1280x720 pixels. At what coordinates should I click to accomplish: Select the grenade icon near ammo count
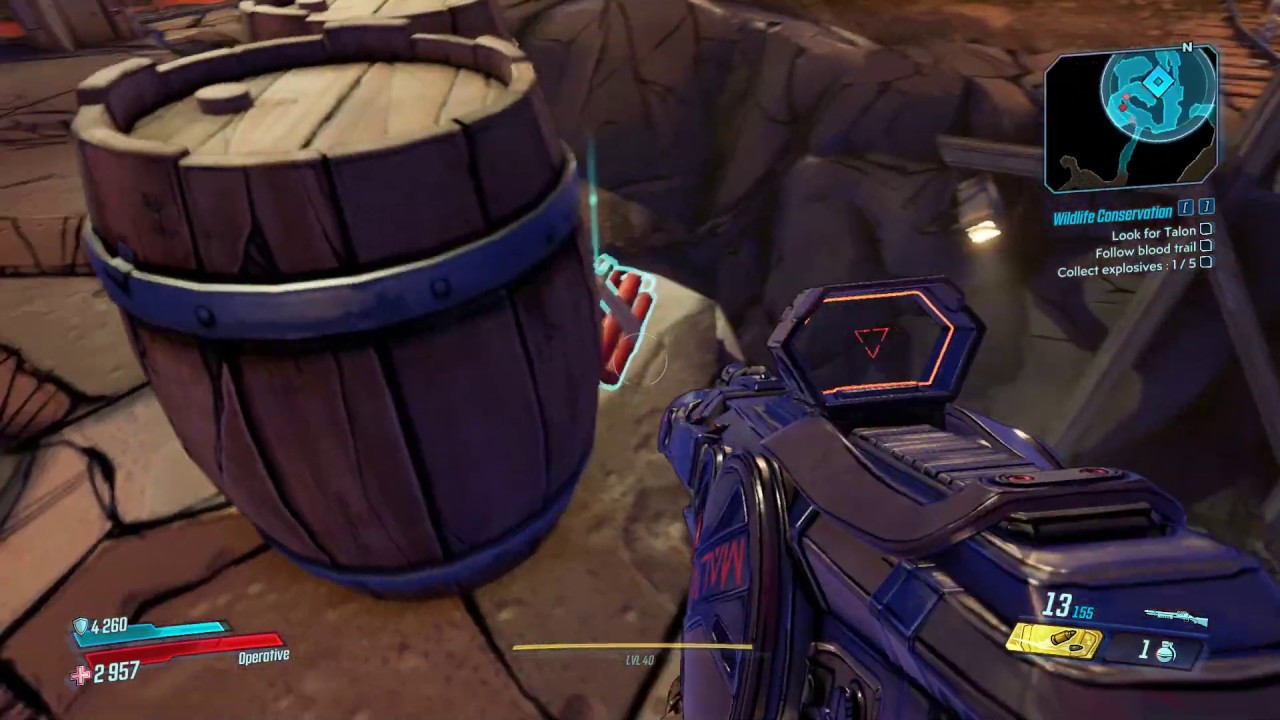tap(1167, 652)
